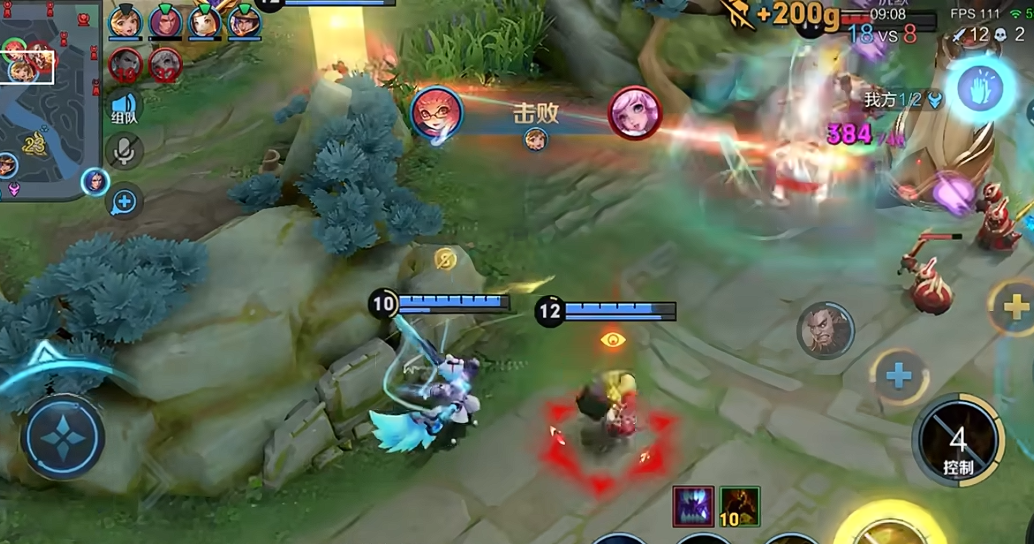Tap the purple claw buff icon

pyautogui.click(x=693, y=505)
